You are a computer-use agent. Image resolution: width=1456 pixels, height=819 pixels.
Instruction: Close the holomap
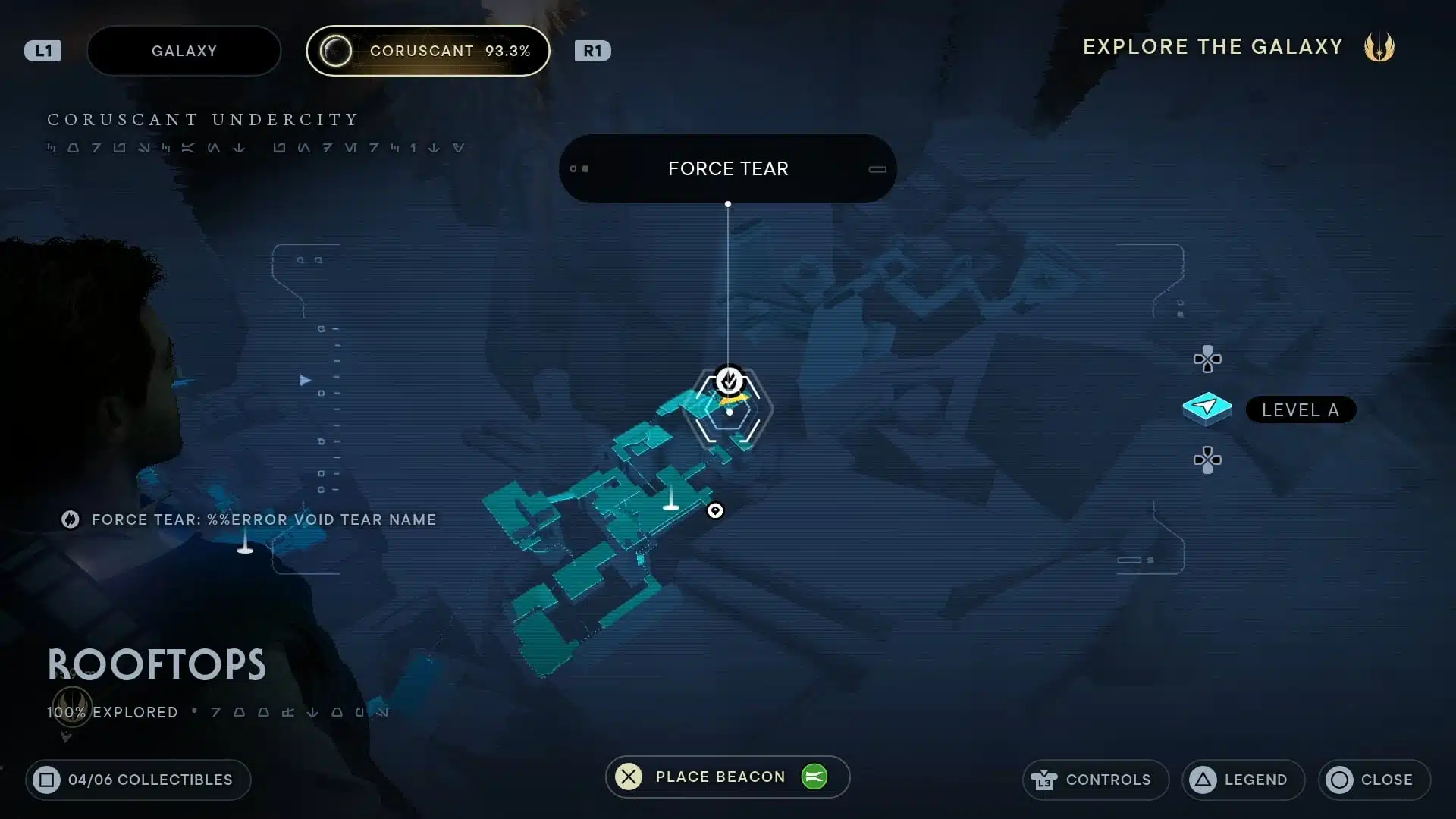1373,780
